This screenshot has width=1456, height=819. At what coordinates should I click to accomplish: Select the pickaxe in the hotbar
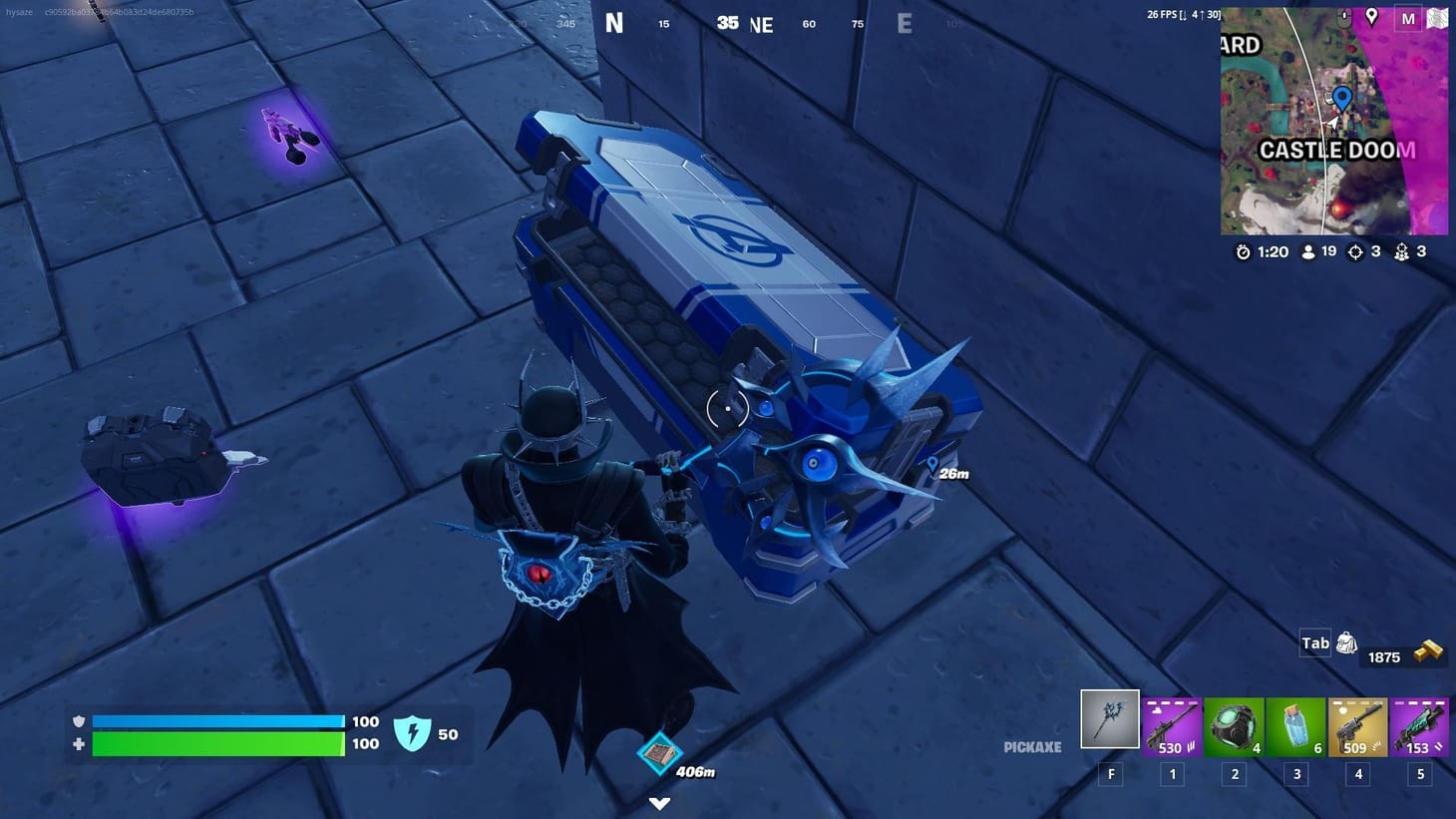tap(1109, 718)
